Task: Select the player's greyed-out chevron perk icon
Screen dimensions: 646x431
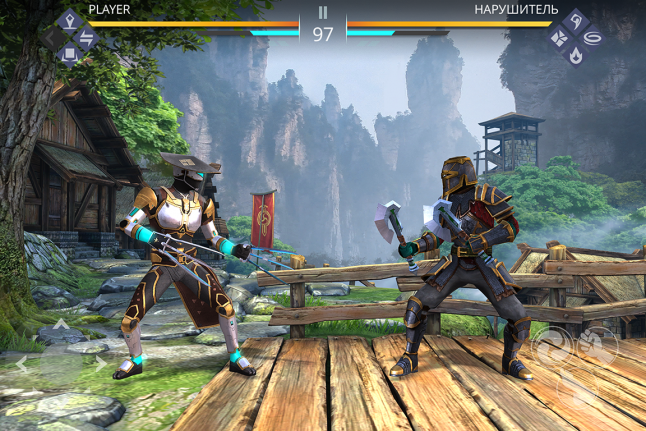Action: (50, 38)
